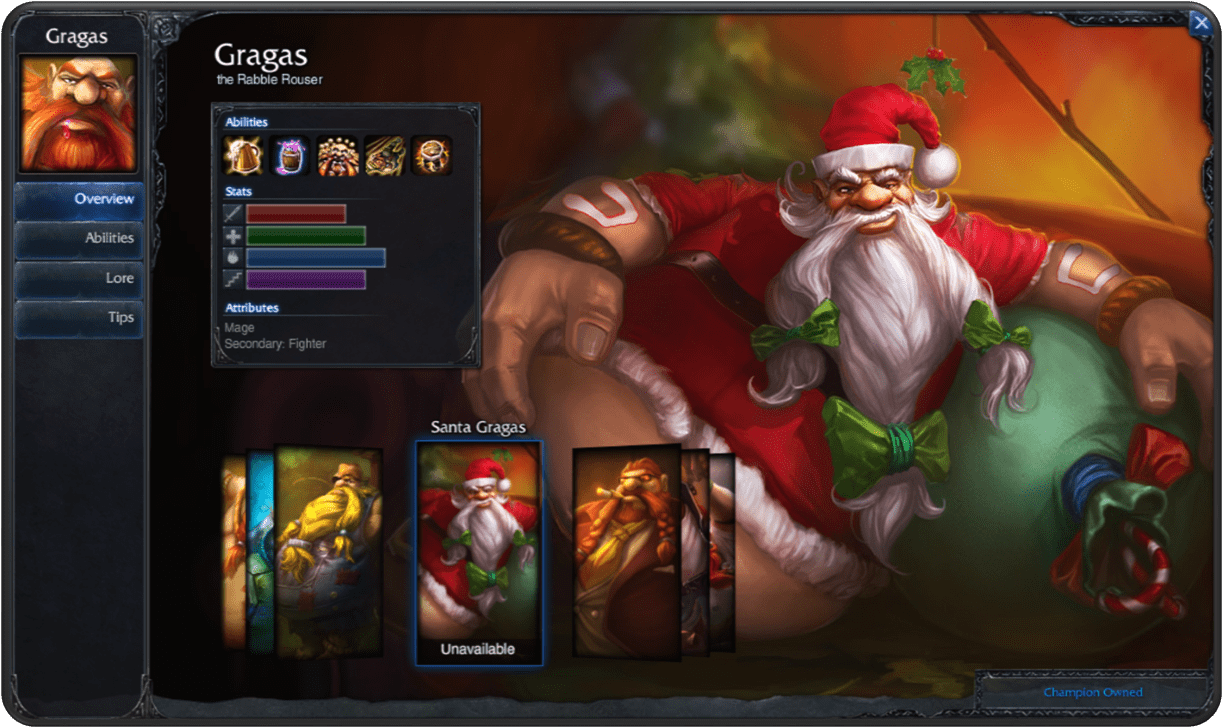Screen dimensions: 1223x728
Task: Click the charging Gragas ability icon
Action: click(x=384, y=156)
